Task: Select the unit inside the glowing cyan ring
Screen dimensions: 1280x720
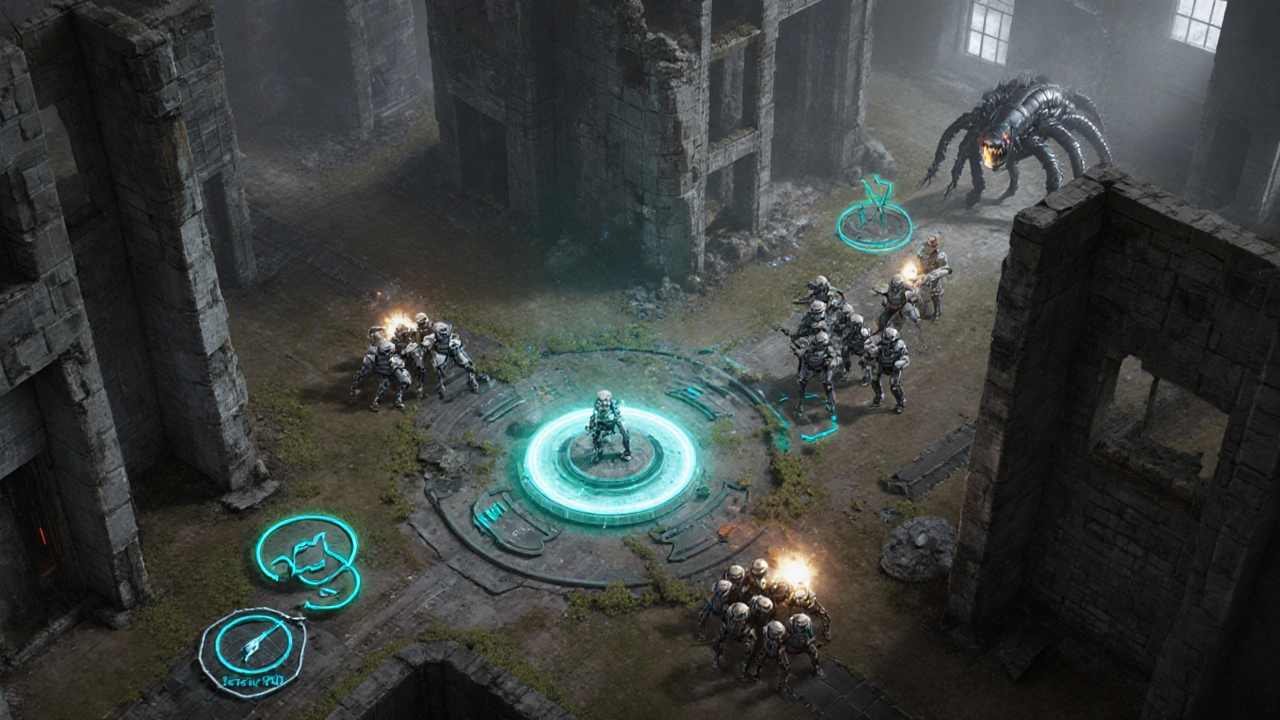Action: pos(609,427)
